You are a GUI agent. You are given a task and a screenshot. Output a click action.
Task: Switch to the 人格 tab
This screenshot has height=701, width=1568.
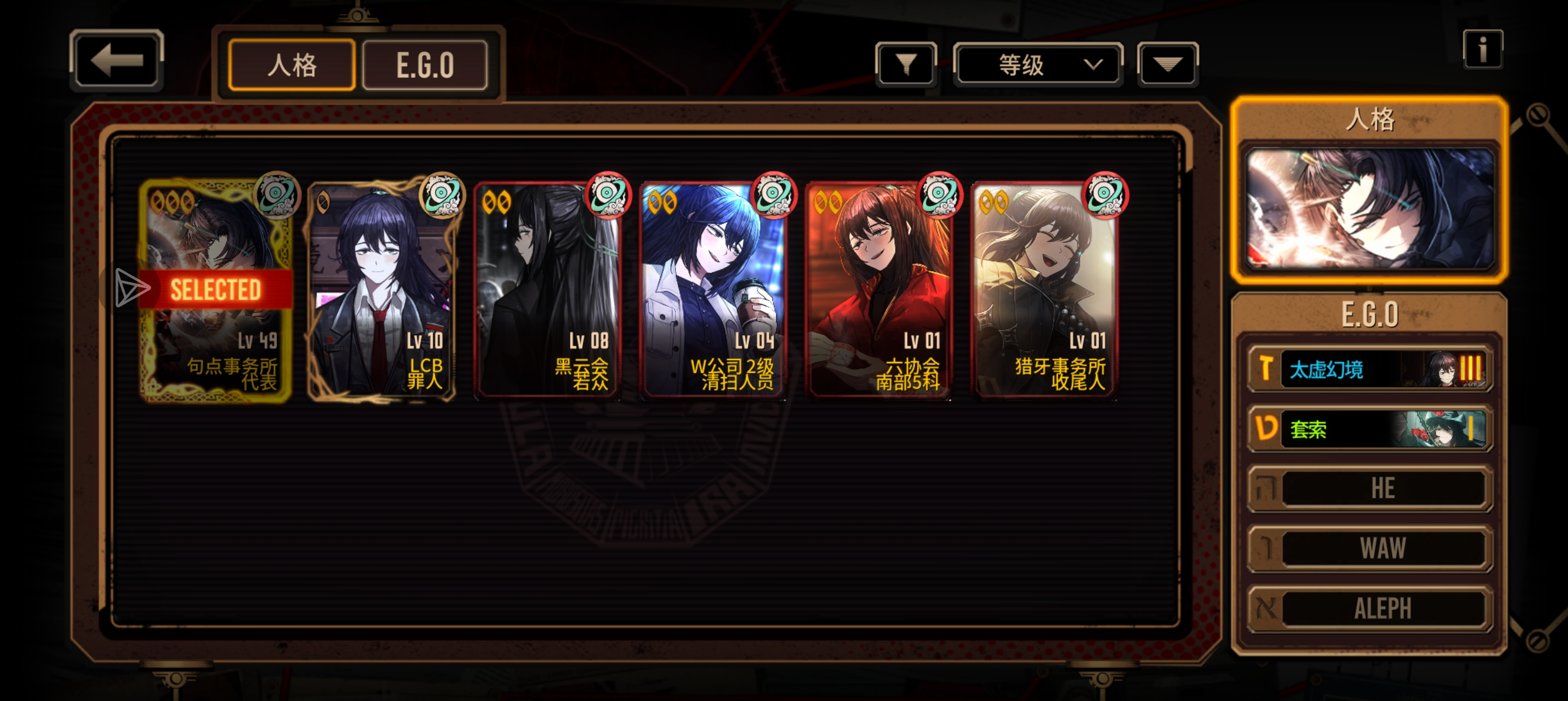[x=291, y=65]
